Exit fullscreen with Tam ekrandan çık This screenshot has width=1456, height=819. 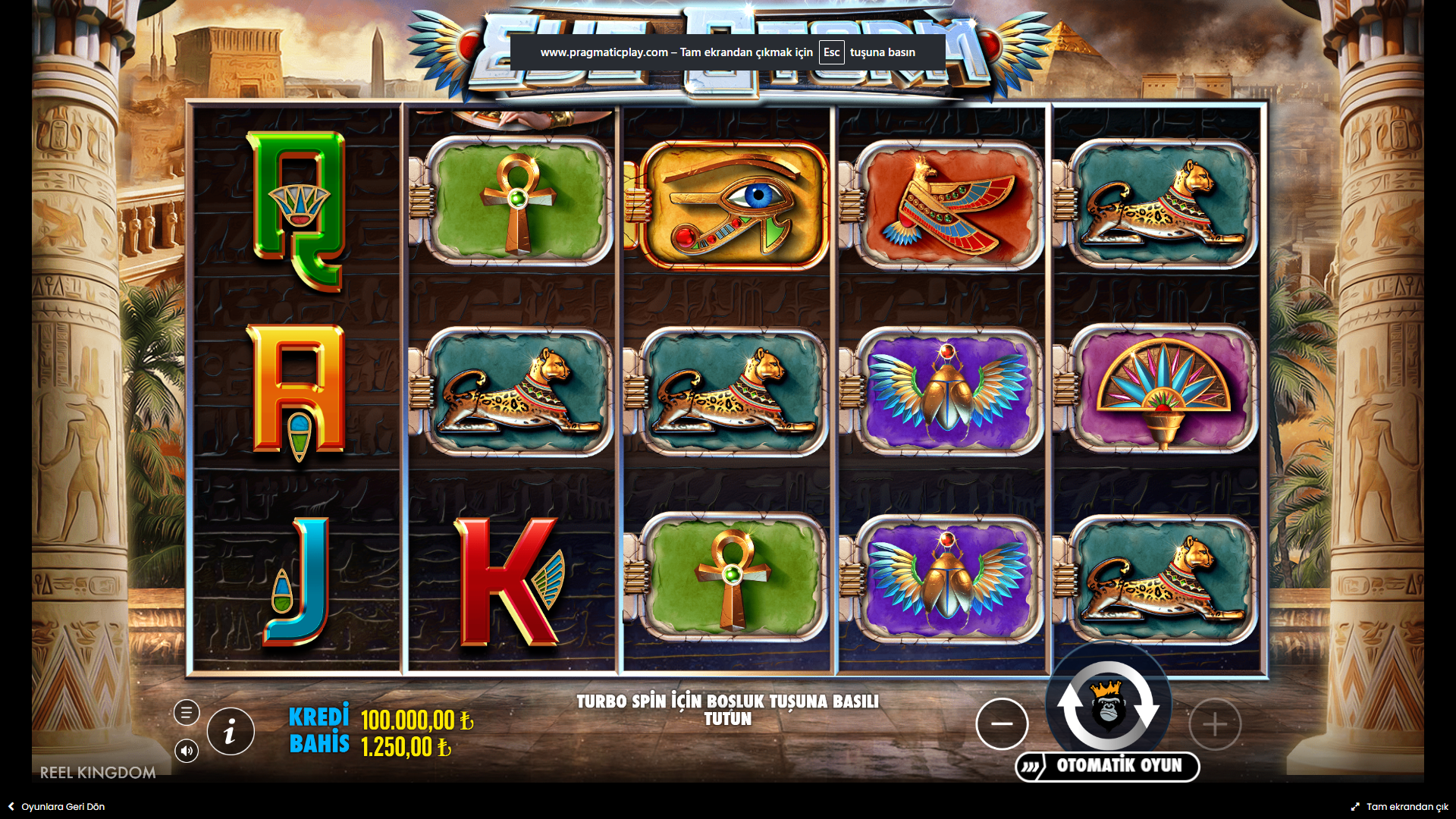click(1400, 807)
